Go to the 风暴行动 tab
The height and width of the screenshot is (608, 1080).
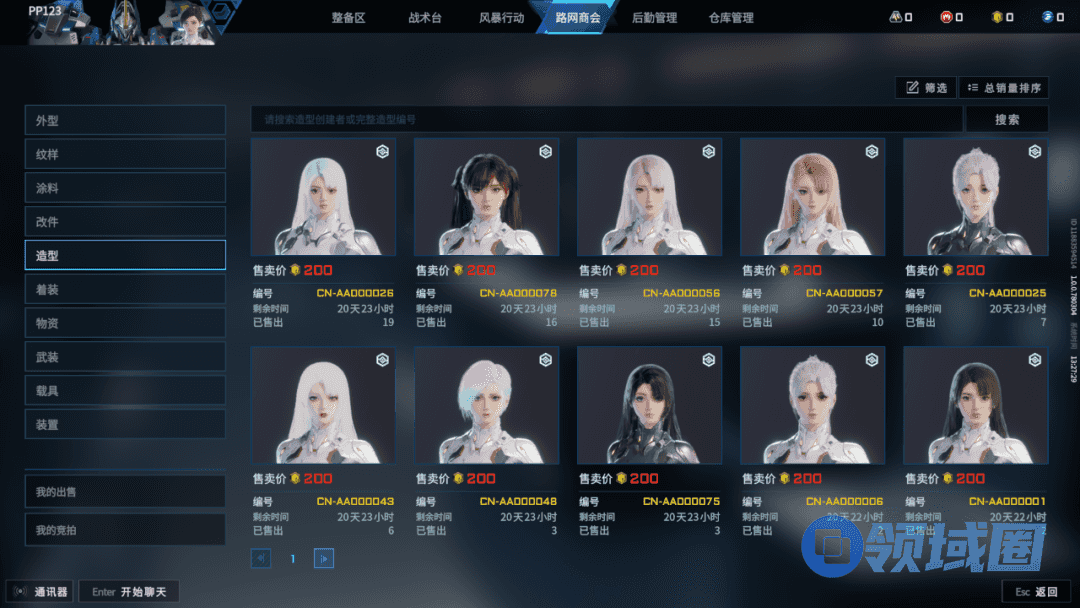[x=501, y=18]
